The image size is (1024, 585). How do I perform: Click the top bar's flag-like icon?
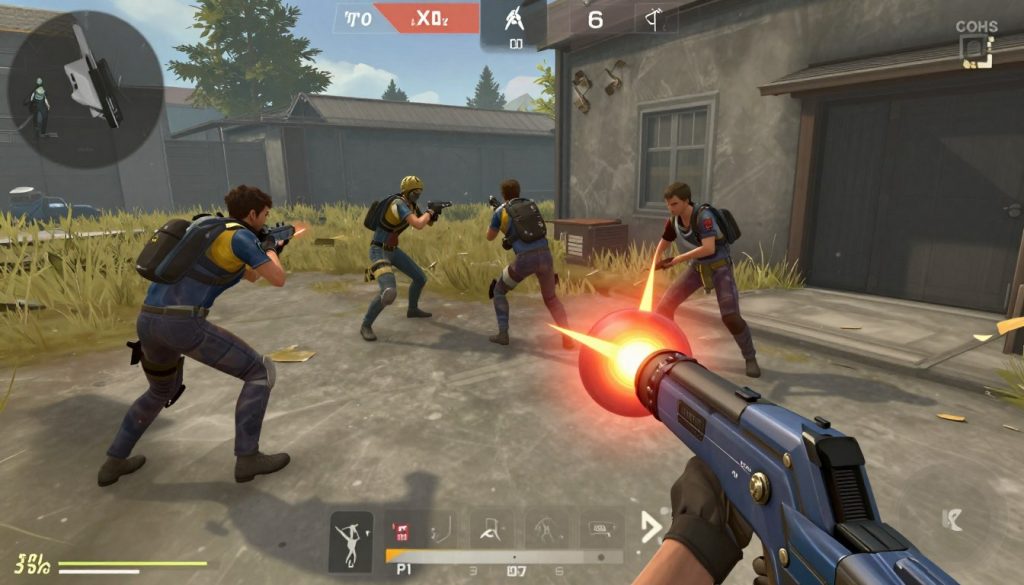click(x=655, y=18)
